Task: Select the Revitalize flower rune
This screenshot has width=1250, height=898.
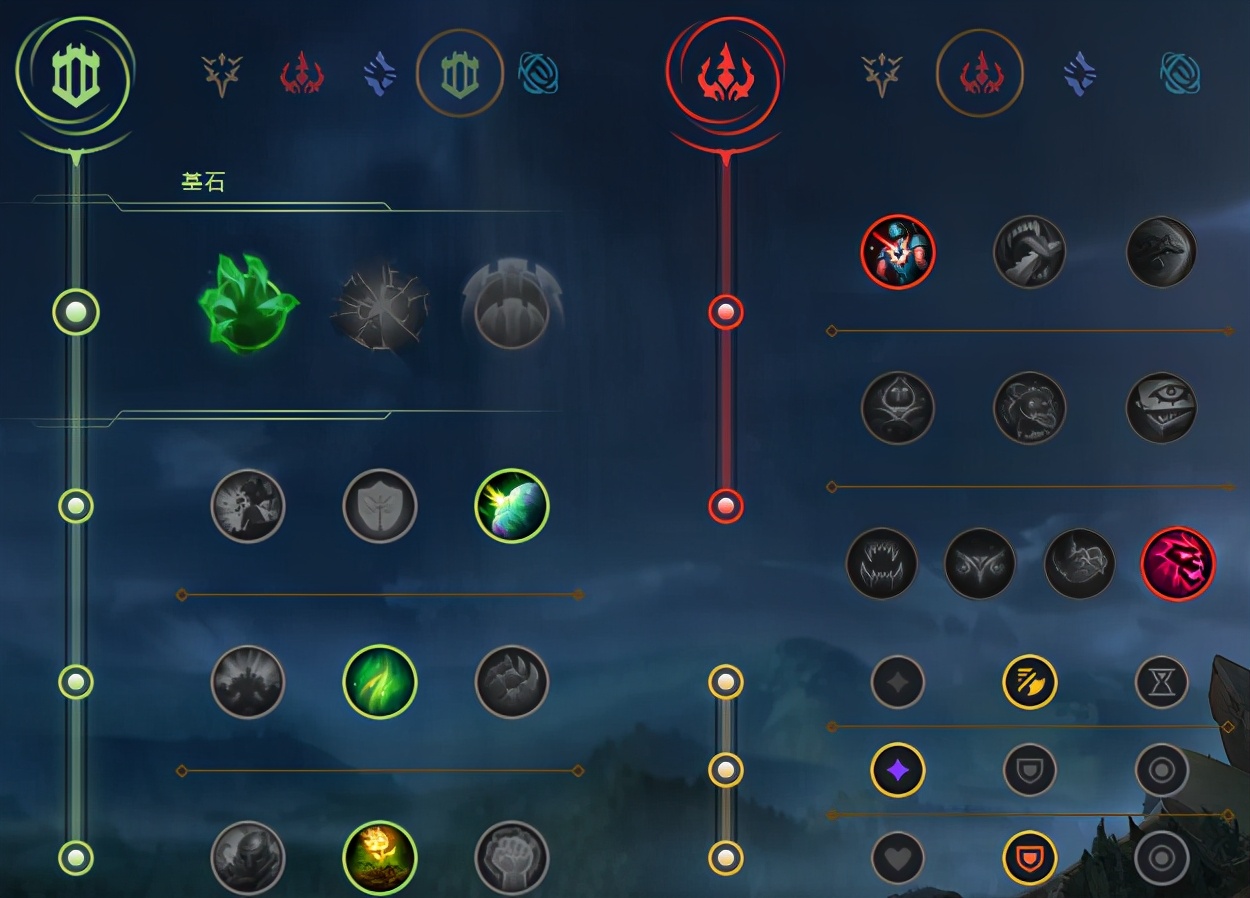Action: point(379,857)
